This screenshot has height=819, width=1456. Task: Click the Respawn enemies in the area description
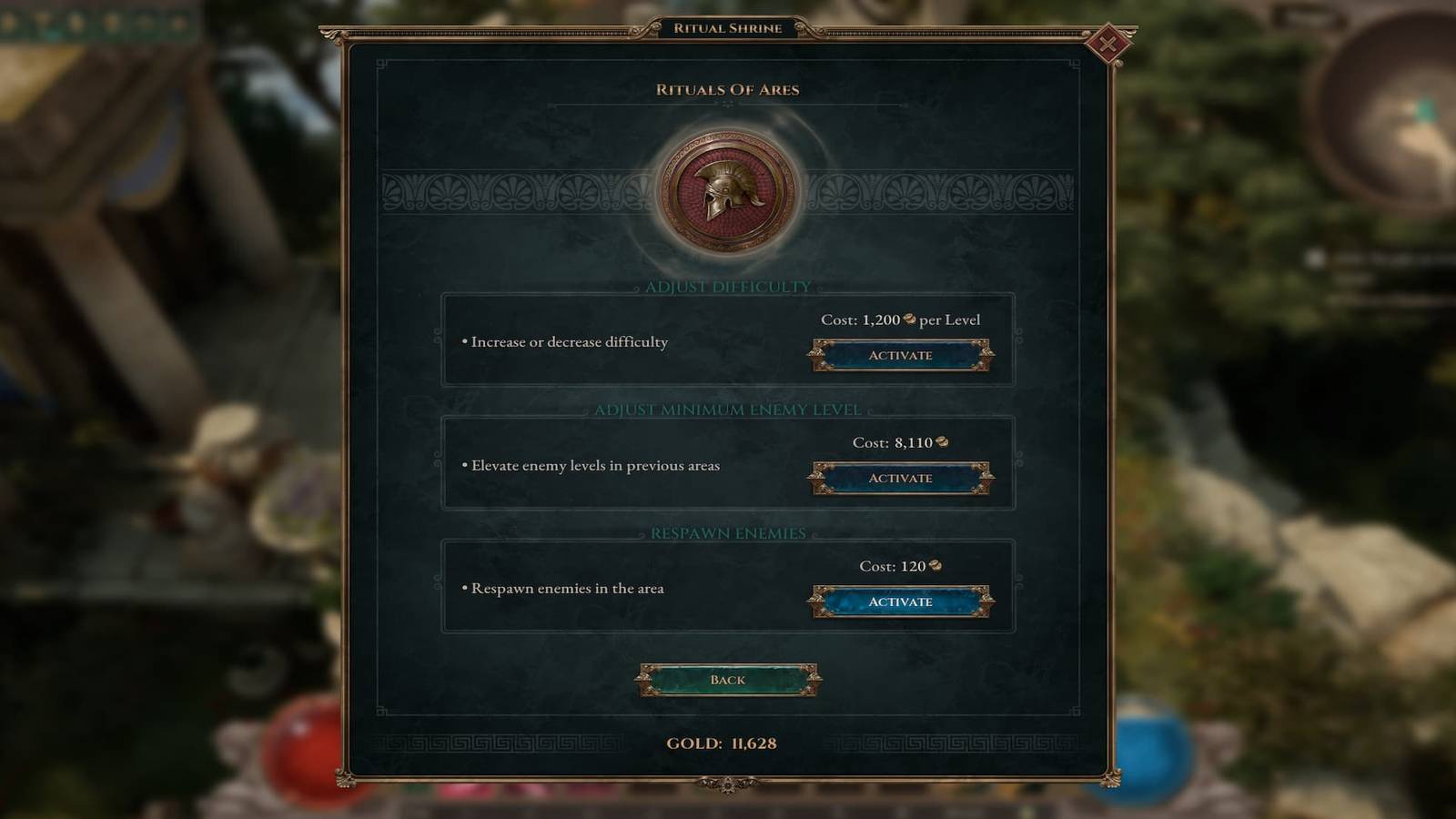point(566,588)
